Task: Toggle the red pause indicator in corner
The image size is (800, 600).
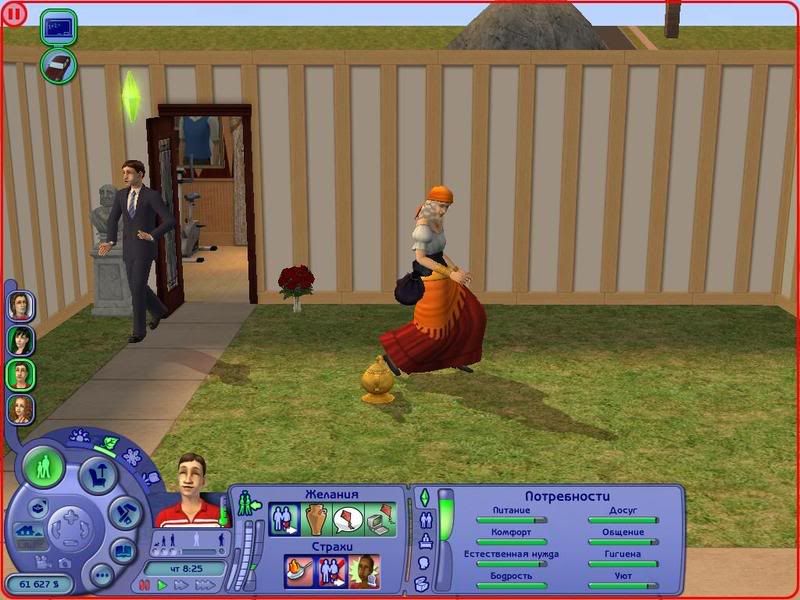Action: [13, 14]
